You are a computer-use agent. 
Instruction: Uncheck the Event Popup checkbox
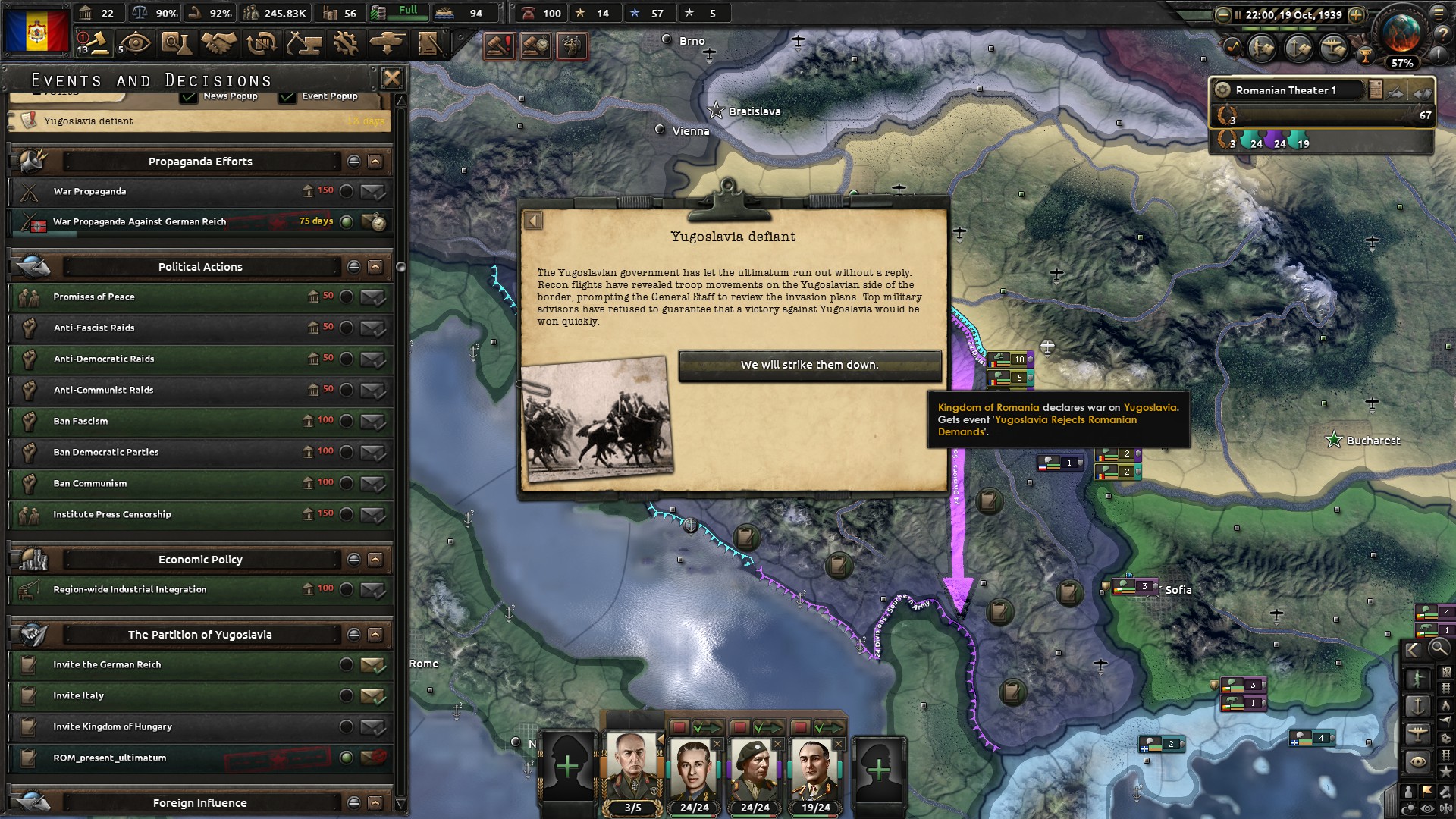[287, 96]
